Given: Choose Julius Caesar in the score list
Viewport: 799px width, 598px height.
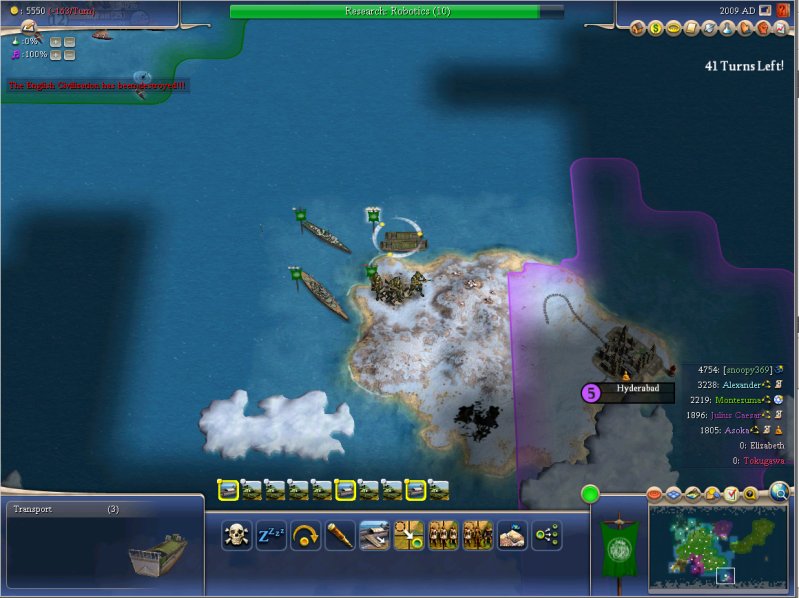Looking at the screenshot, I should (738, 414).
